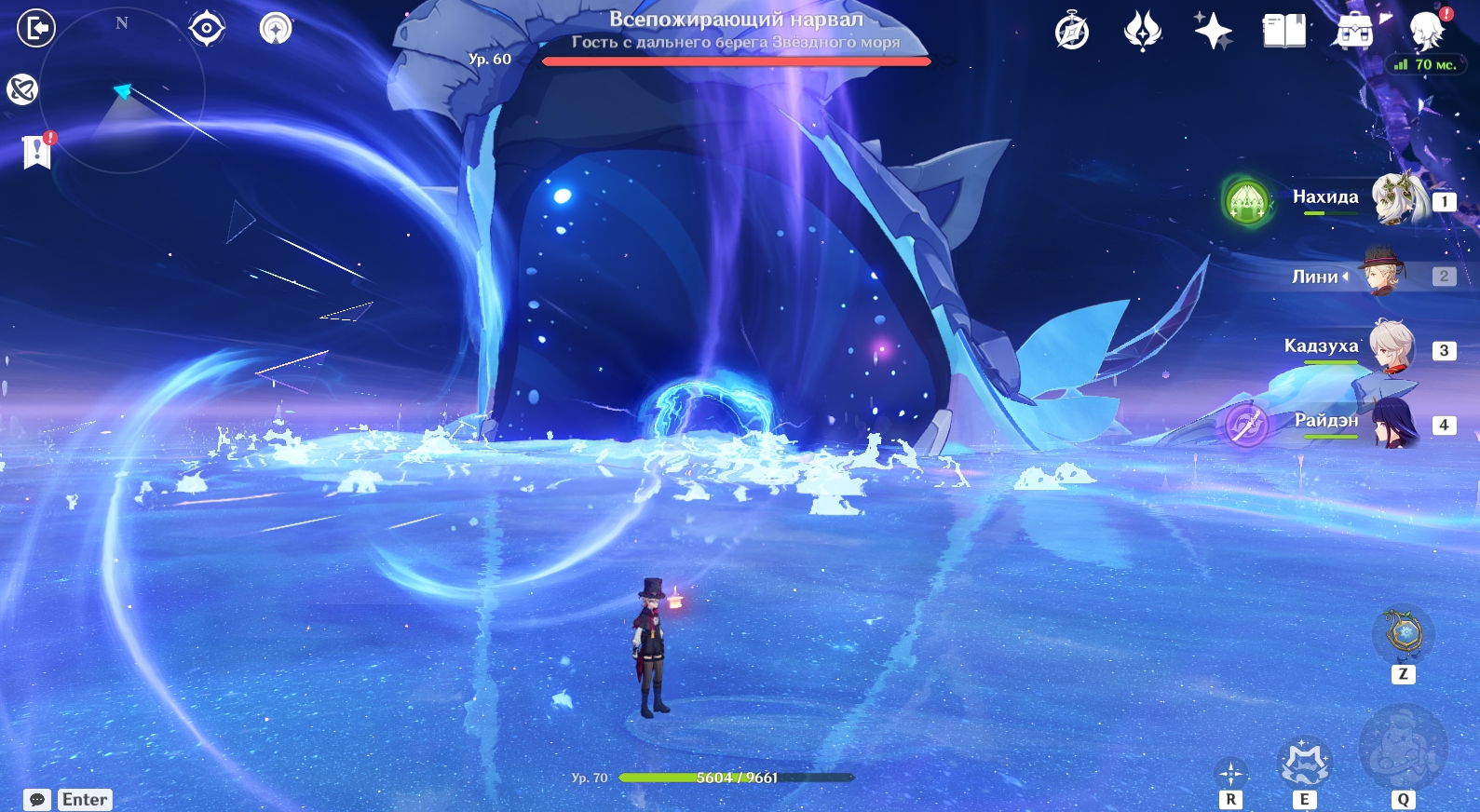
Task: Open the compass events icon
Action: (x=1072, y=32)
